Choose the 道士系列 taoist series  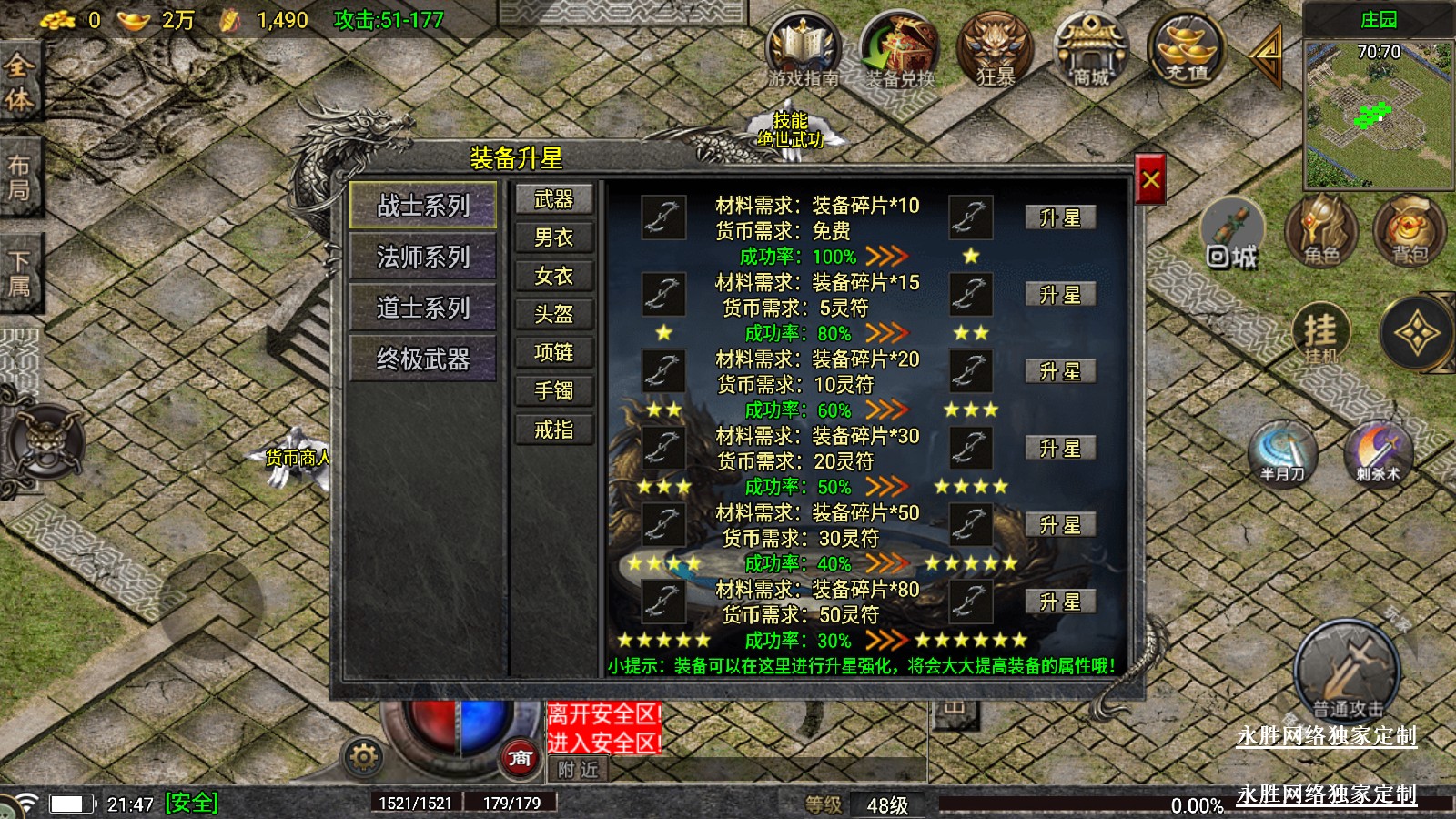click(x=423, y=308)
